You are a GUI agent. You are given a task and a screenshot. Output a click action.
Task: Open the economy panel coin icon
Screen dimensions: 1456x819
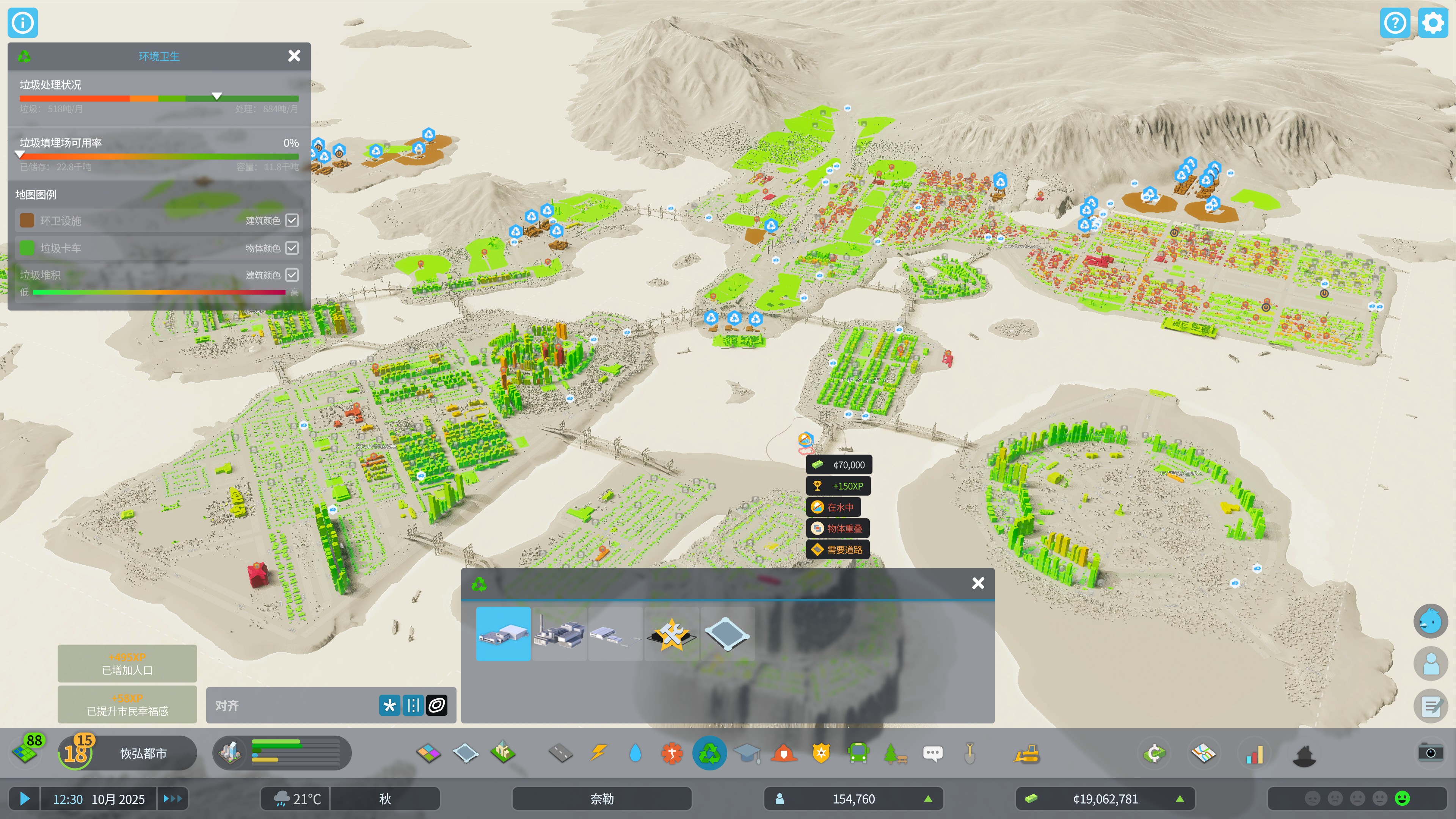[1154, 753]
